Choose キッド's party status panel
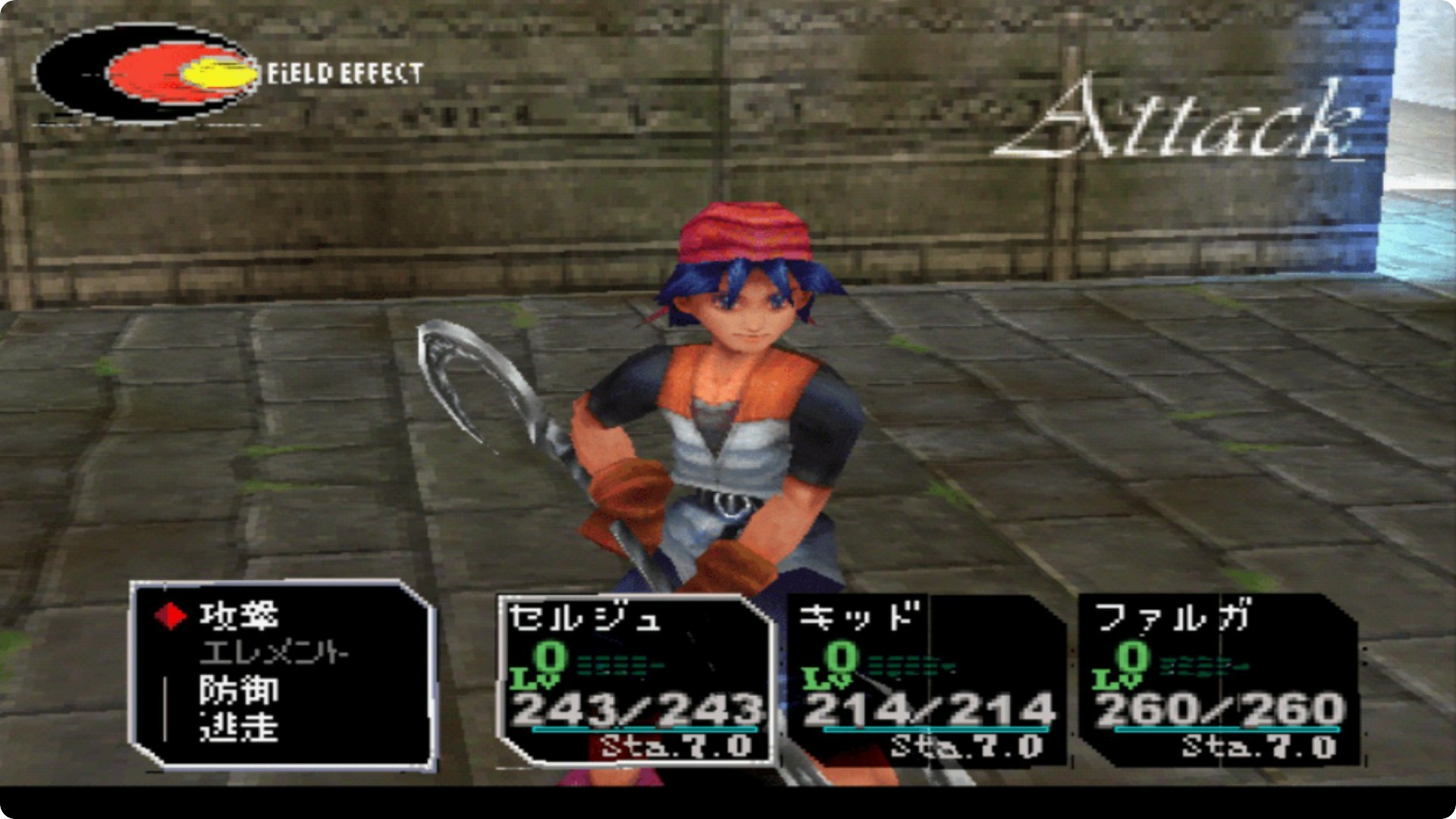This screenshot has width=1456, height=819. [927, 680]
